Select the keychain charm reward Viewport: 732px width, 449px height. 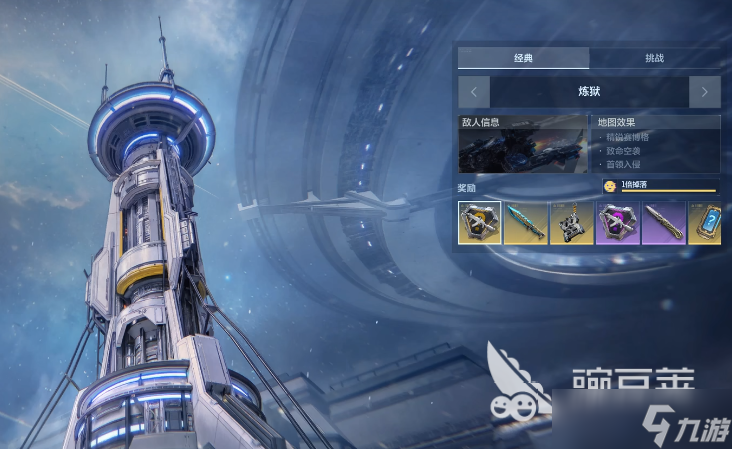click(572, 223)
